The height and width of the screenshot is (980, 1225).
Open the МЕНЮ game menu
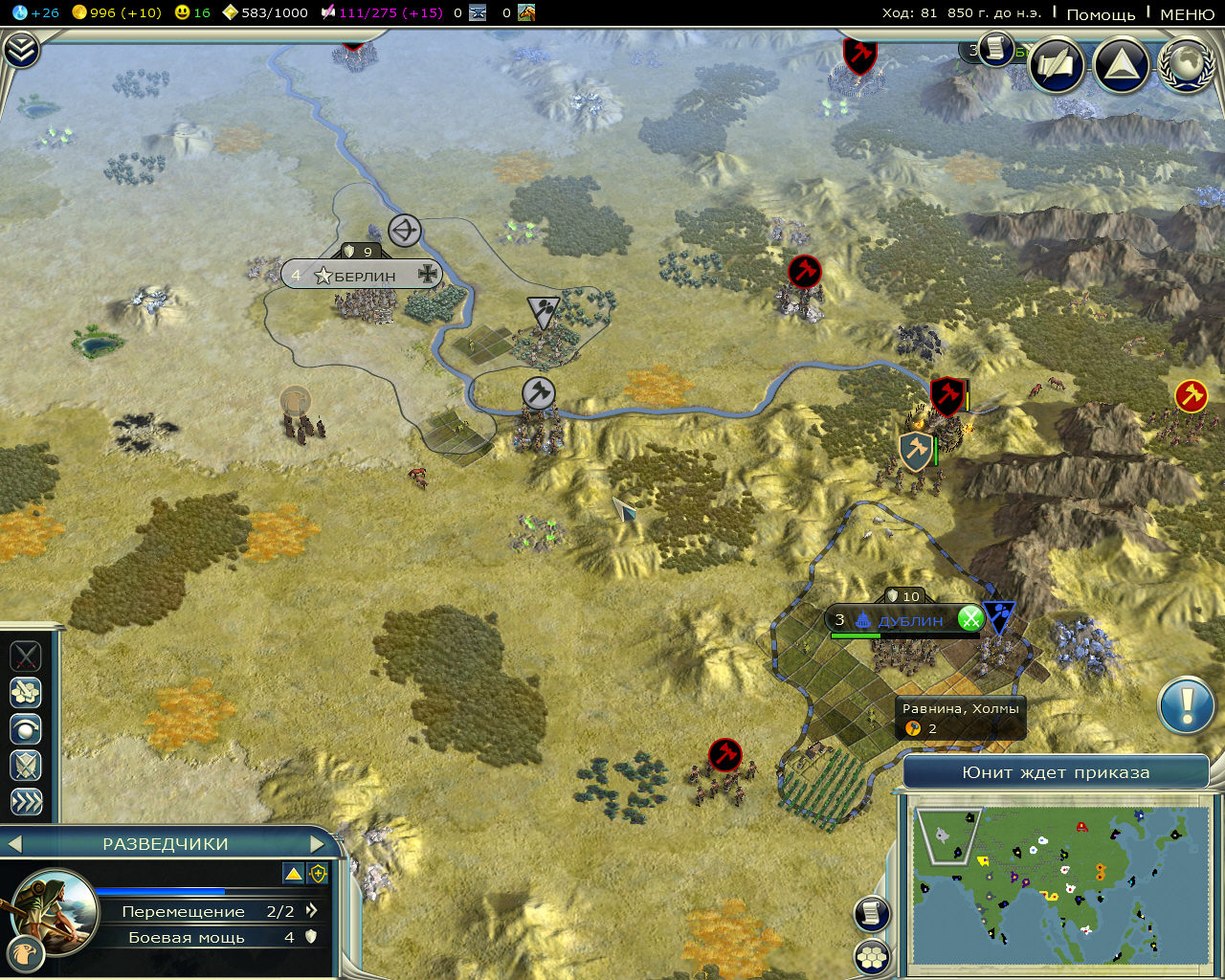click(x=1187, y=14)
